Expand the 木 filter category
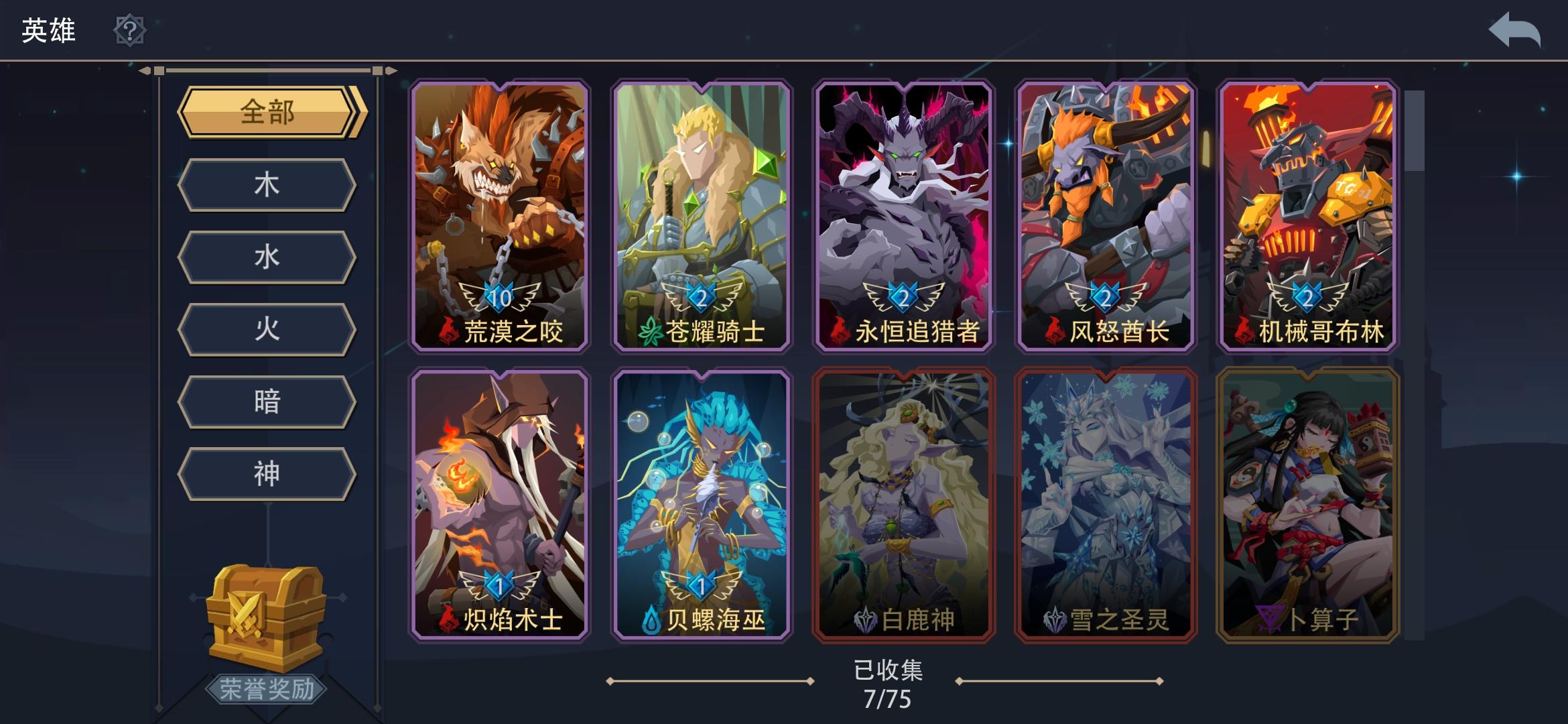This screenshot has width=1568, height=724. tap(267, 185)
